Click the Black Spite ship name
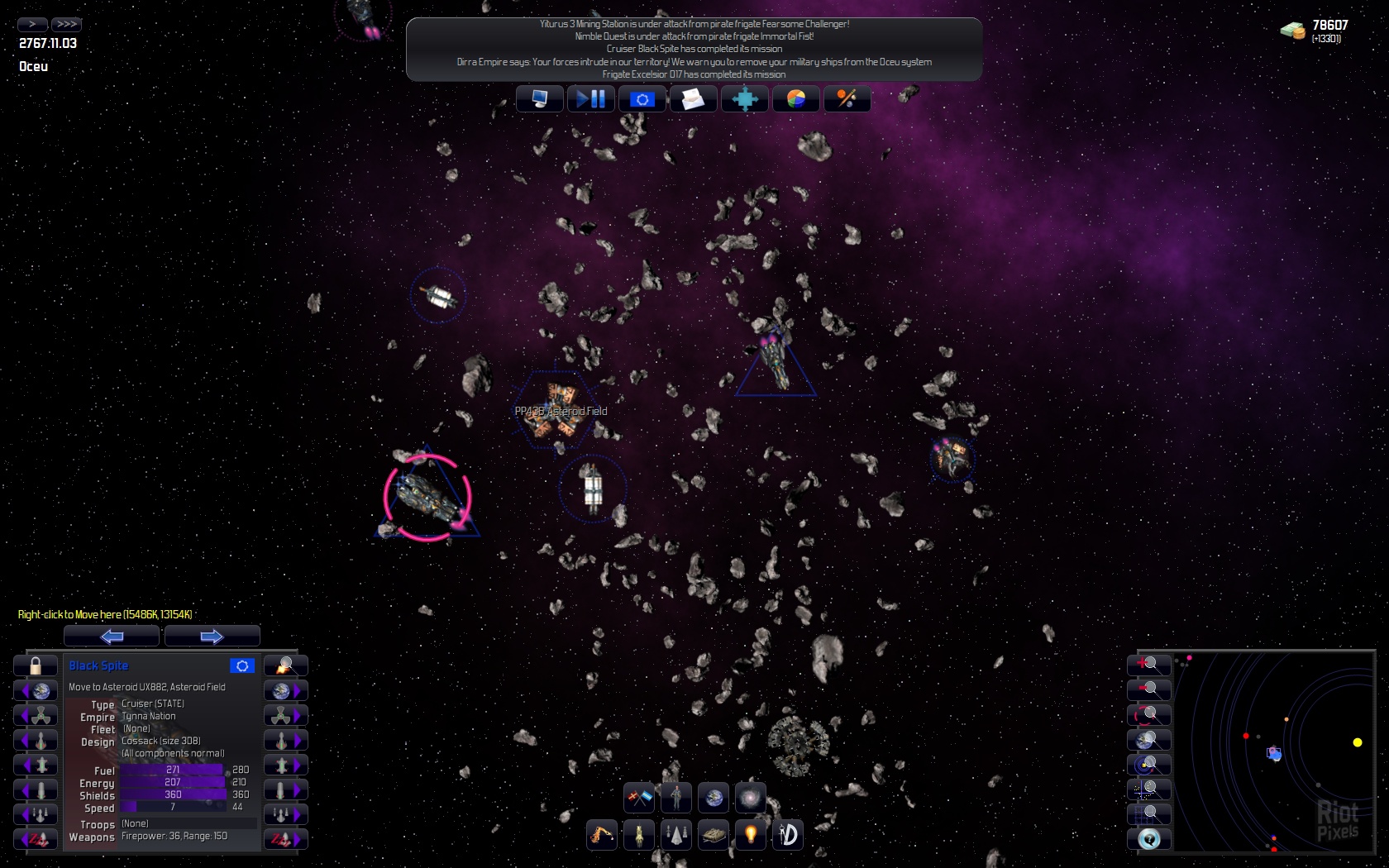The image size is (1389, 868). [x=98, y=665]
